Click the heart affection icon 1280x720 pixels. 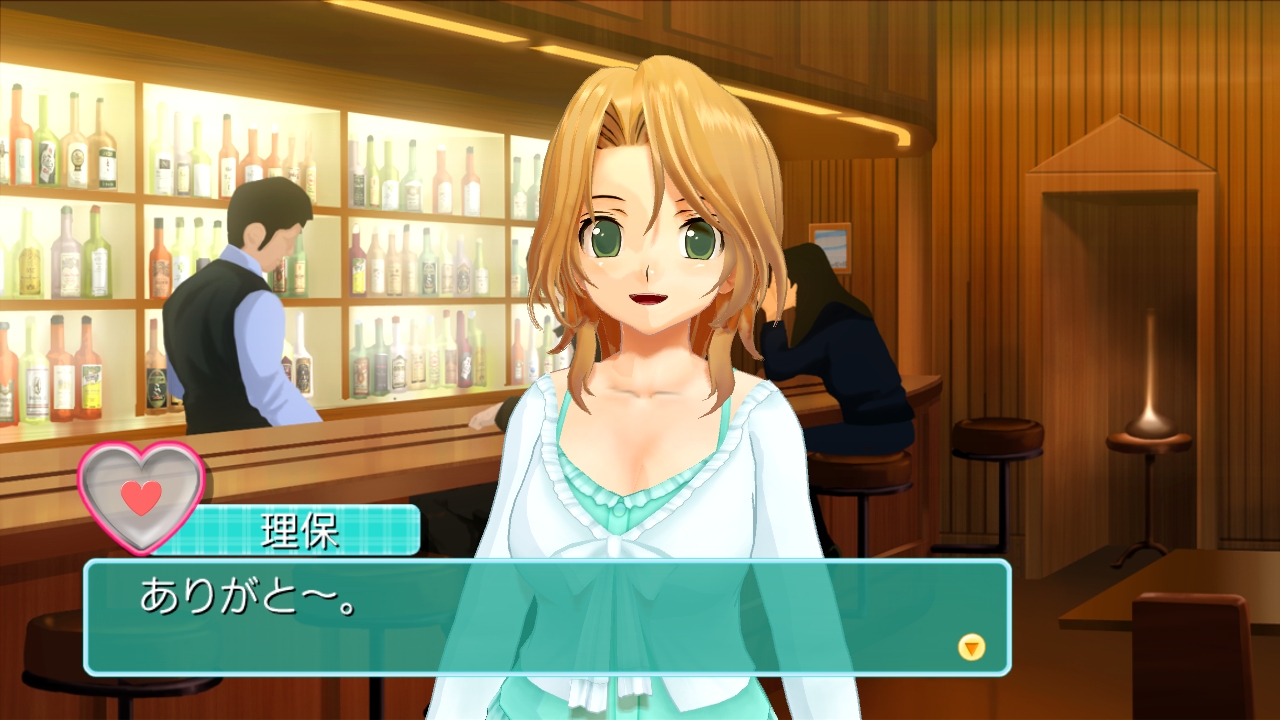[141, 496]
